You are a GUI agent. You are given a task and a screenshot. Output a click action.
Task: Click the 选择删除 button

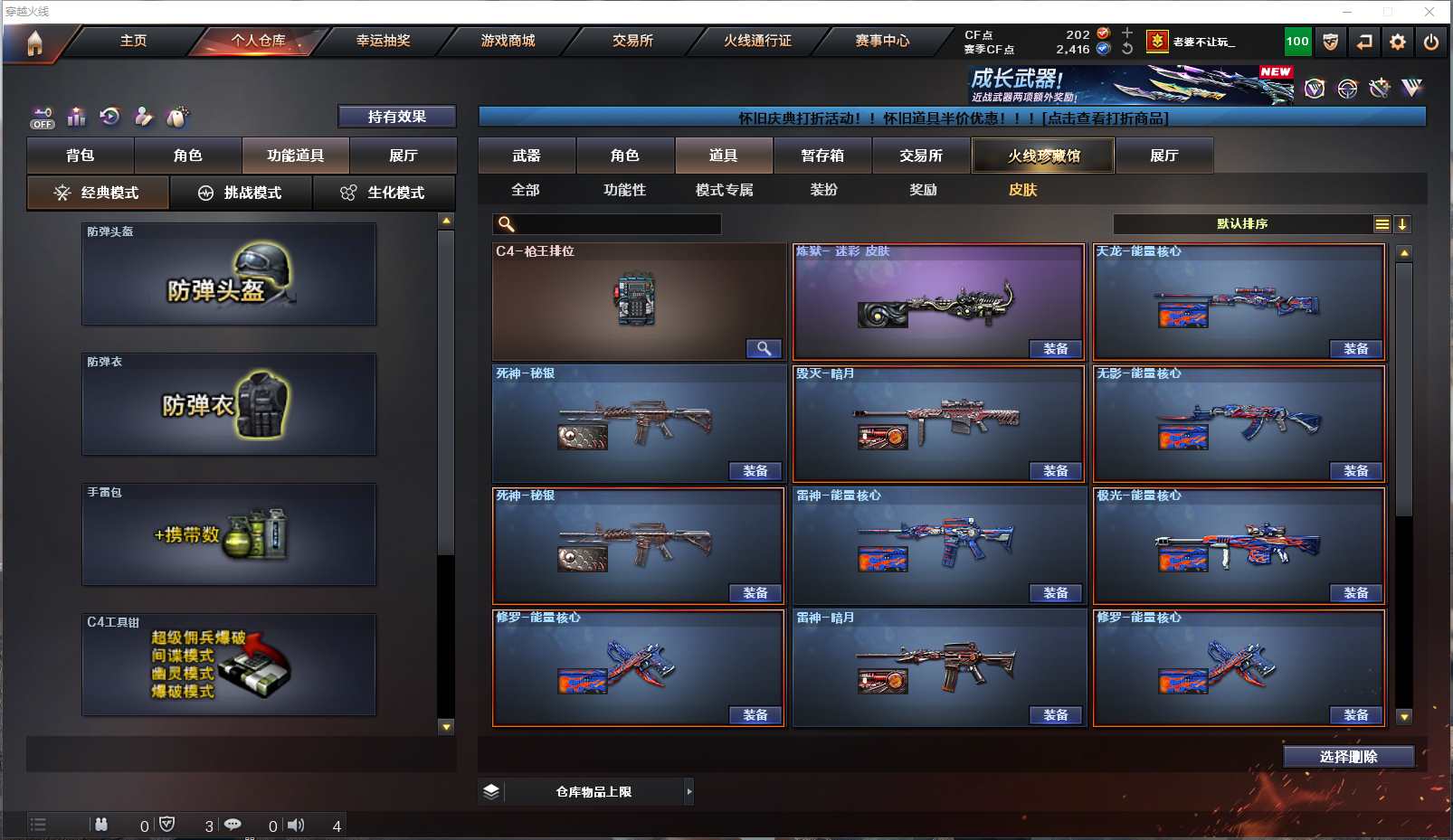tap(1348, 757)
